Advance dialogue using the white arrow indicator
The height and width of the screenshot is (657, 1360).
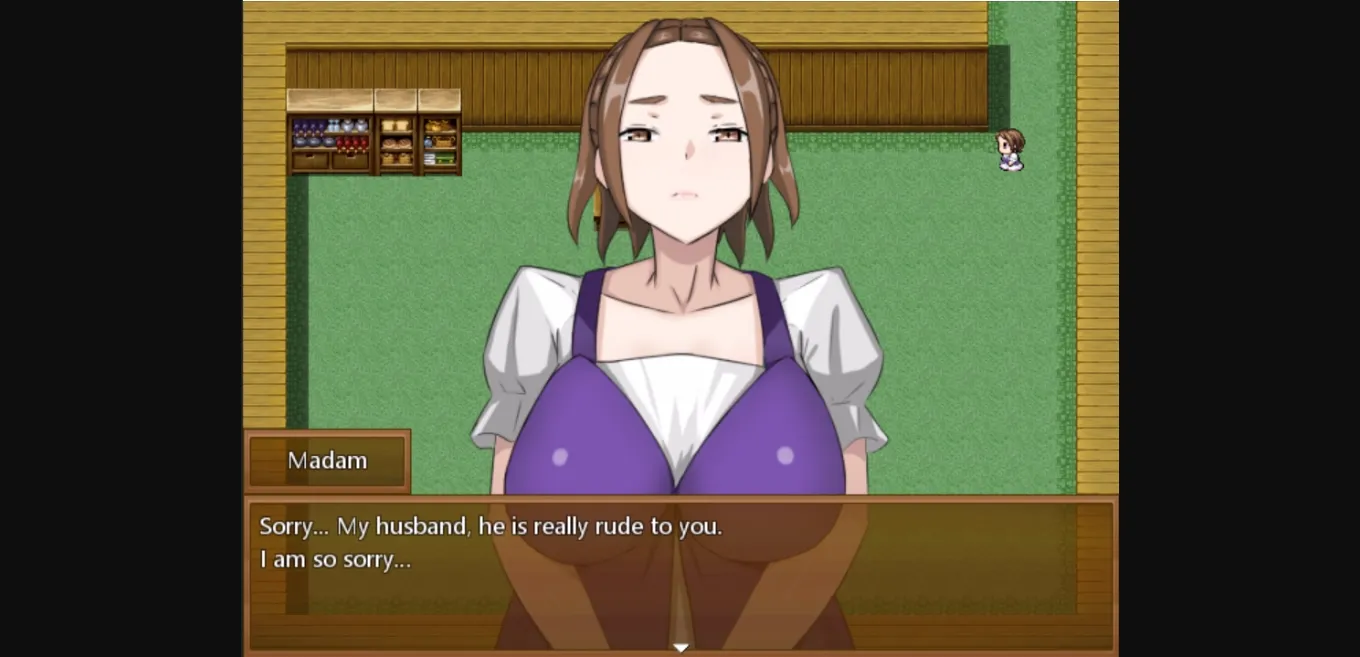coord(681,647)
